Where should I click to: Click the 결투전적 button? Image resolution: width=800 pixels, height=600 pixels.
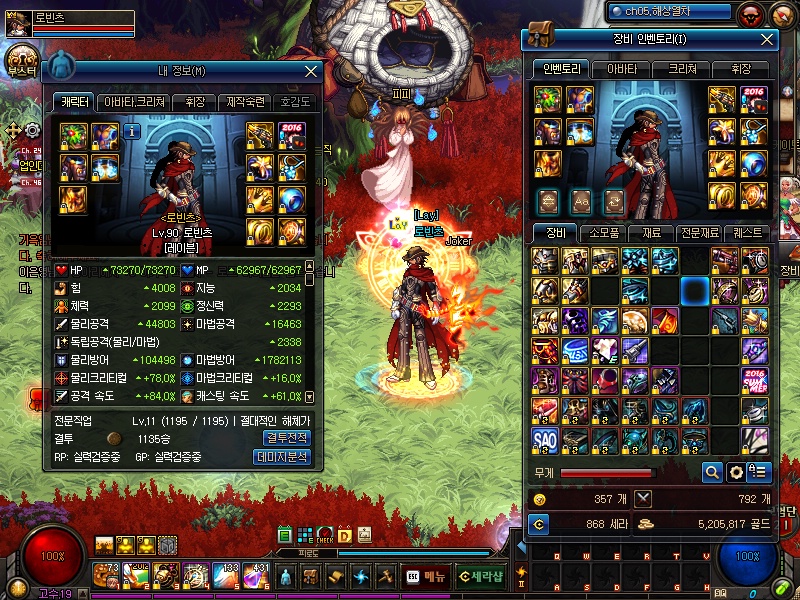click(x=286, y=438)
